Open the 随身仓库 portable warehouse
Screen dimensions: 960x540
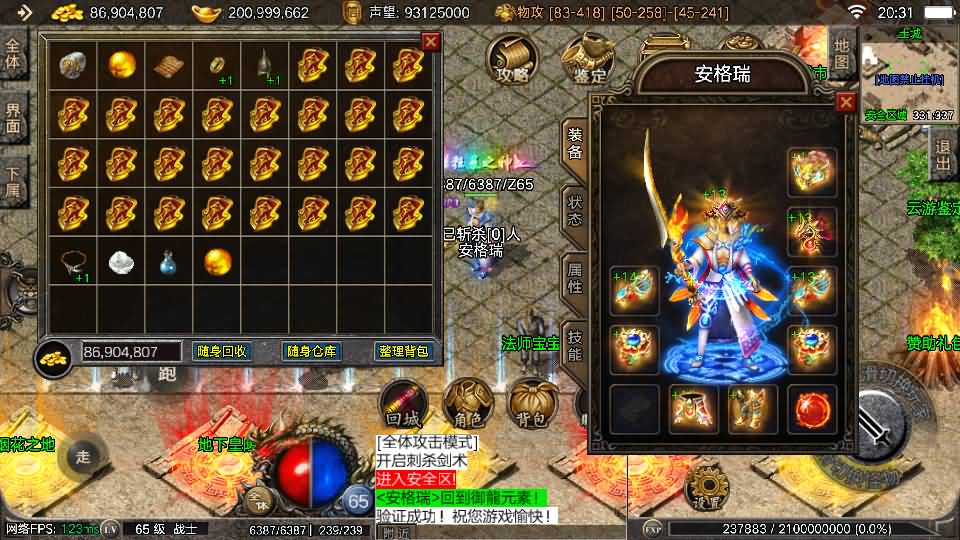click(x=313, y=351)
